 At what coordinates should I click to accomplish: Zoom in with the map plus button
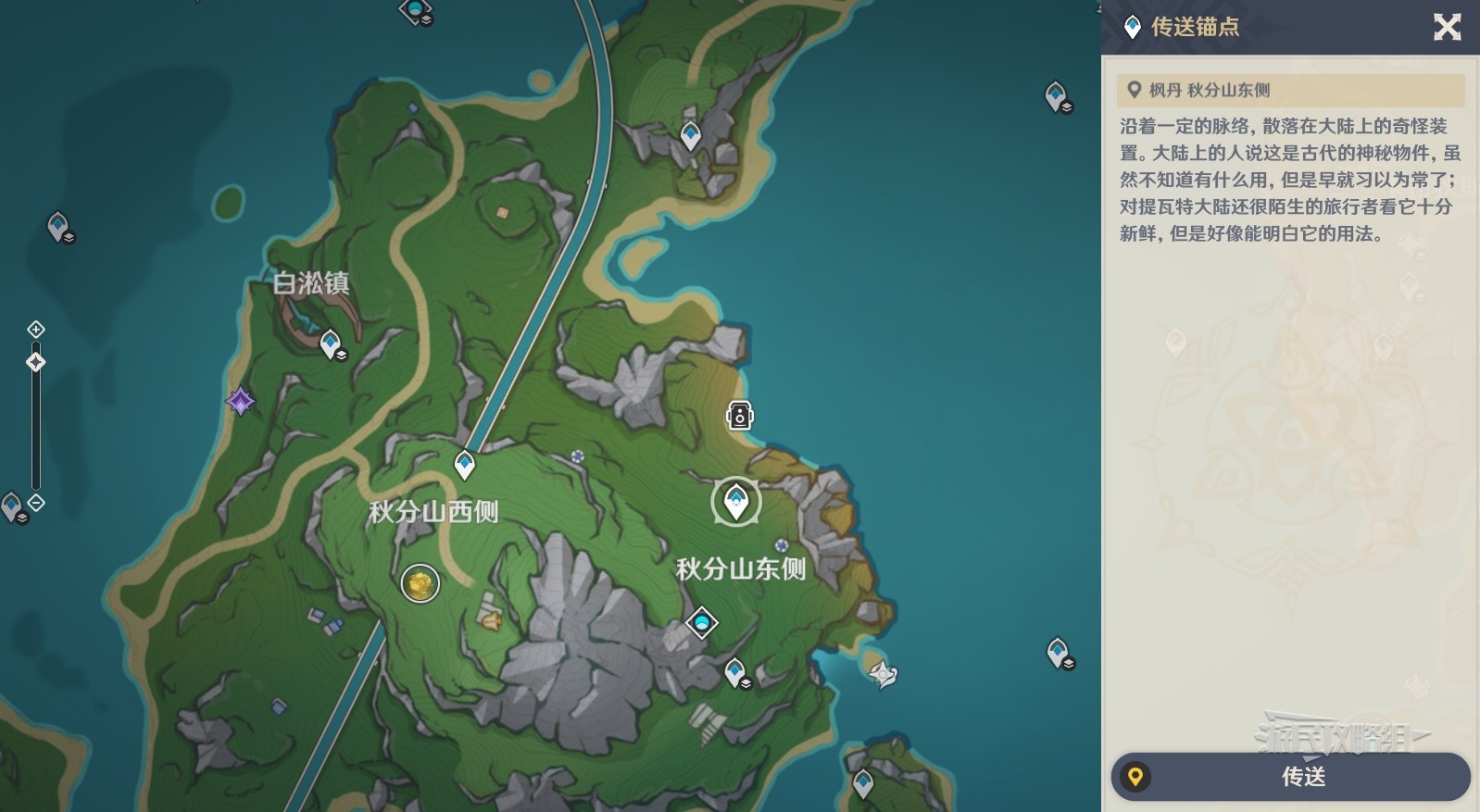(35, 330)
